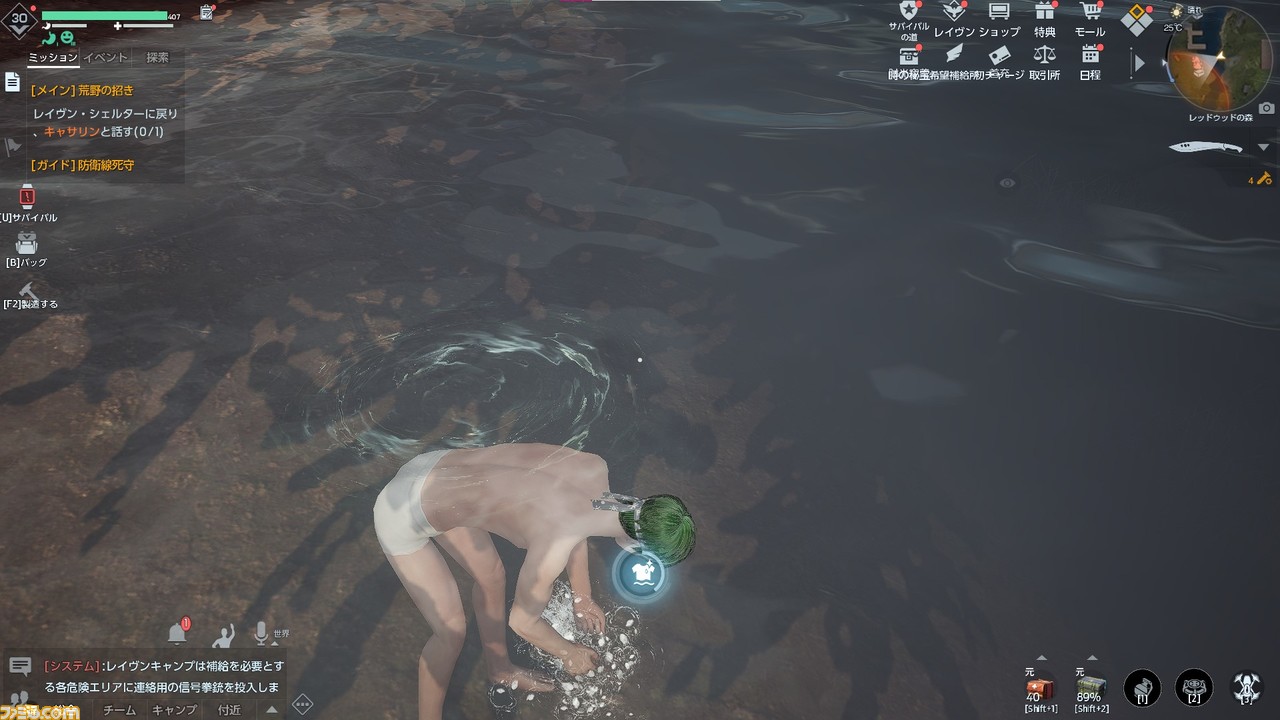Switch to the イベント tab
The width and height of the screenshot is (1280, 720).
click(105, 57)
